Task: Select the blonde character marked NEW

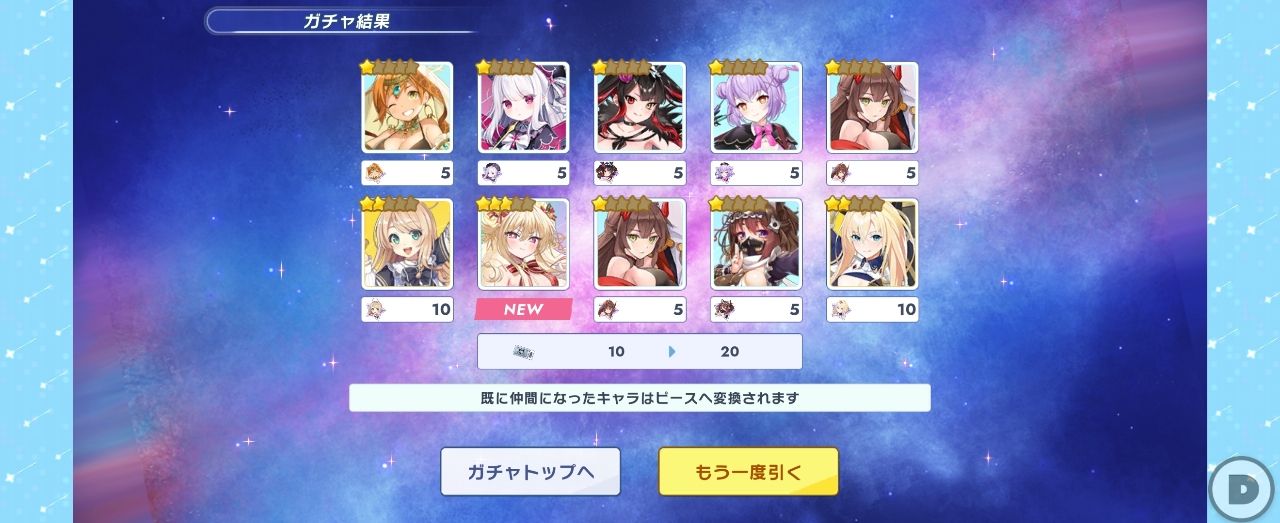Action: [524, 244]
